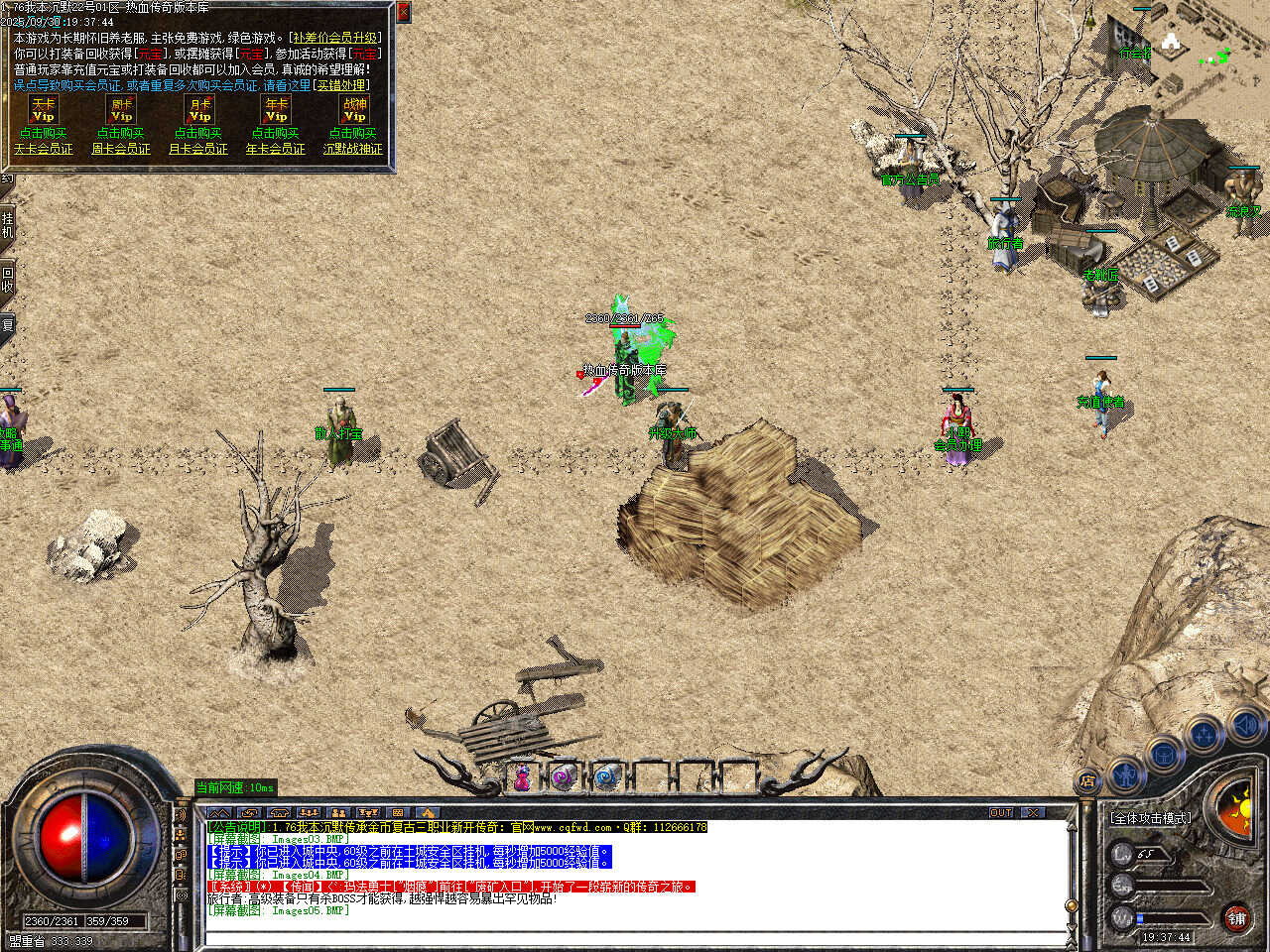This screenshot has width=1270, height=952.
Task: Use the pink potion in the hotbar
Action: (x=521, y=777)
